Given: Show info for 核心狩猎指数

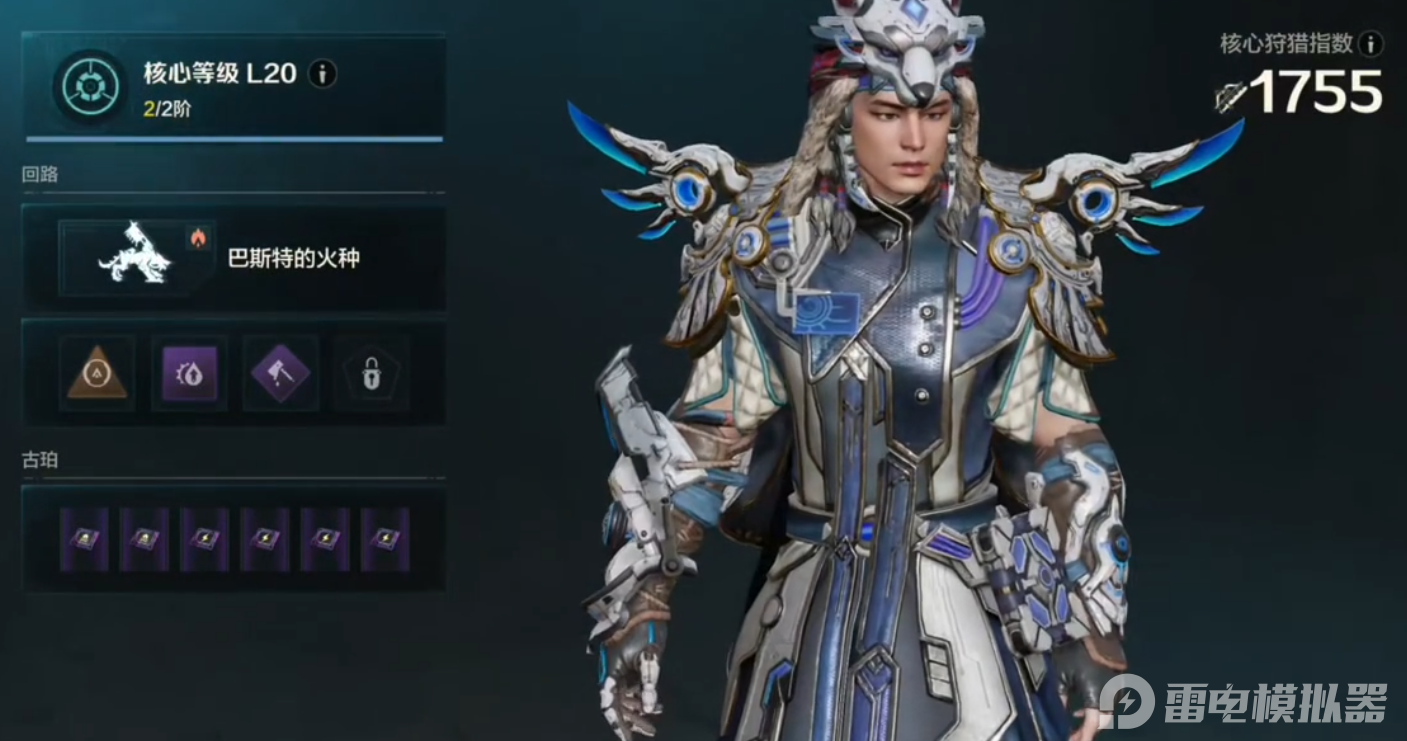Looking at the screenshot, I should point(1372,43).
